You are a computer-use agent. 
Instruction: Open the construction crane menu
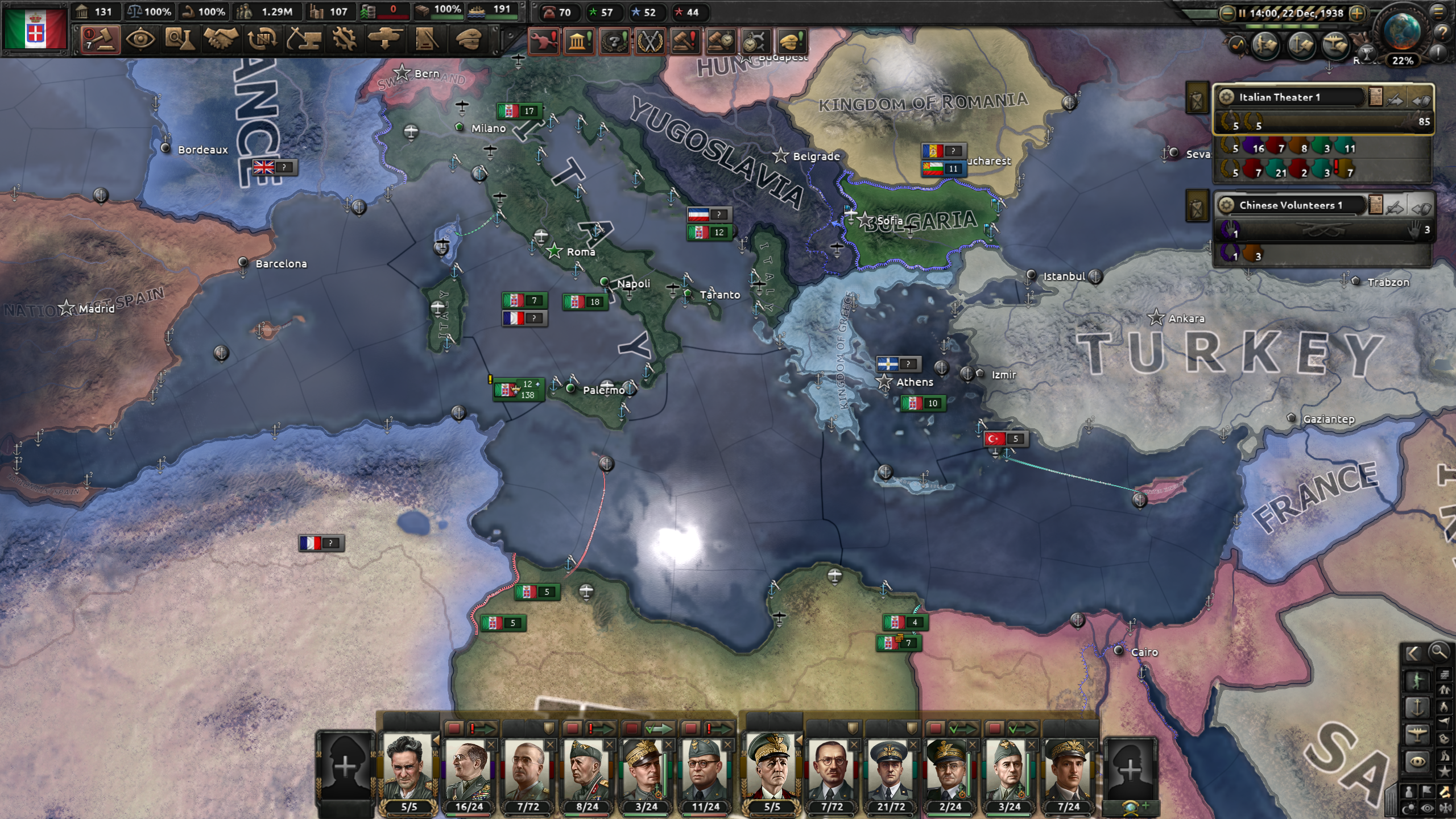[x=304, y=40]
